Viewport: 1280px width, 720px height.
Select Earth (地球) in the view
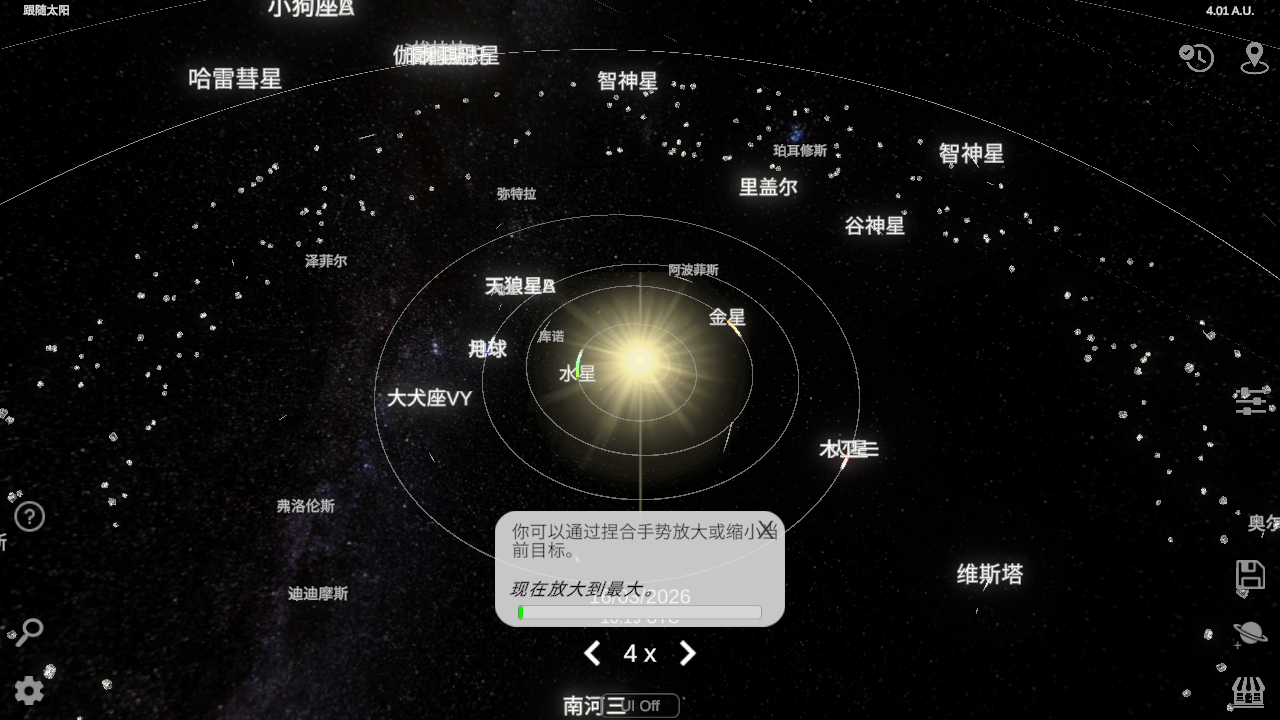pyautogui.click(x=487, y=349)
